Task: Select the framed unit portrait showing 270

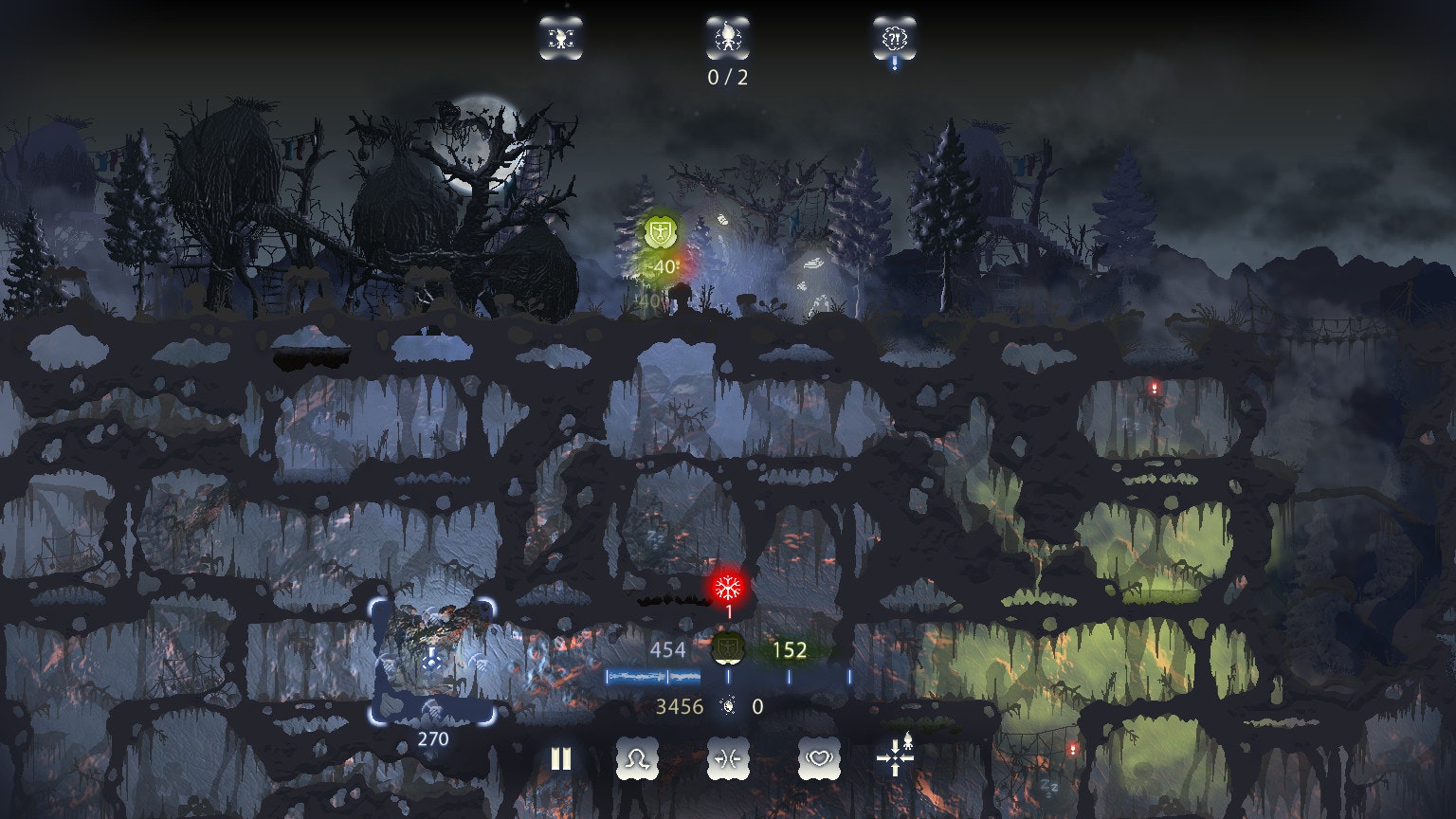Action: (x=432, y=664)
